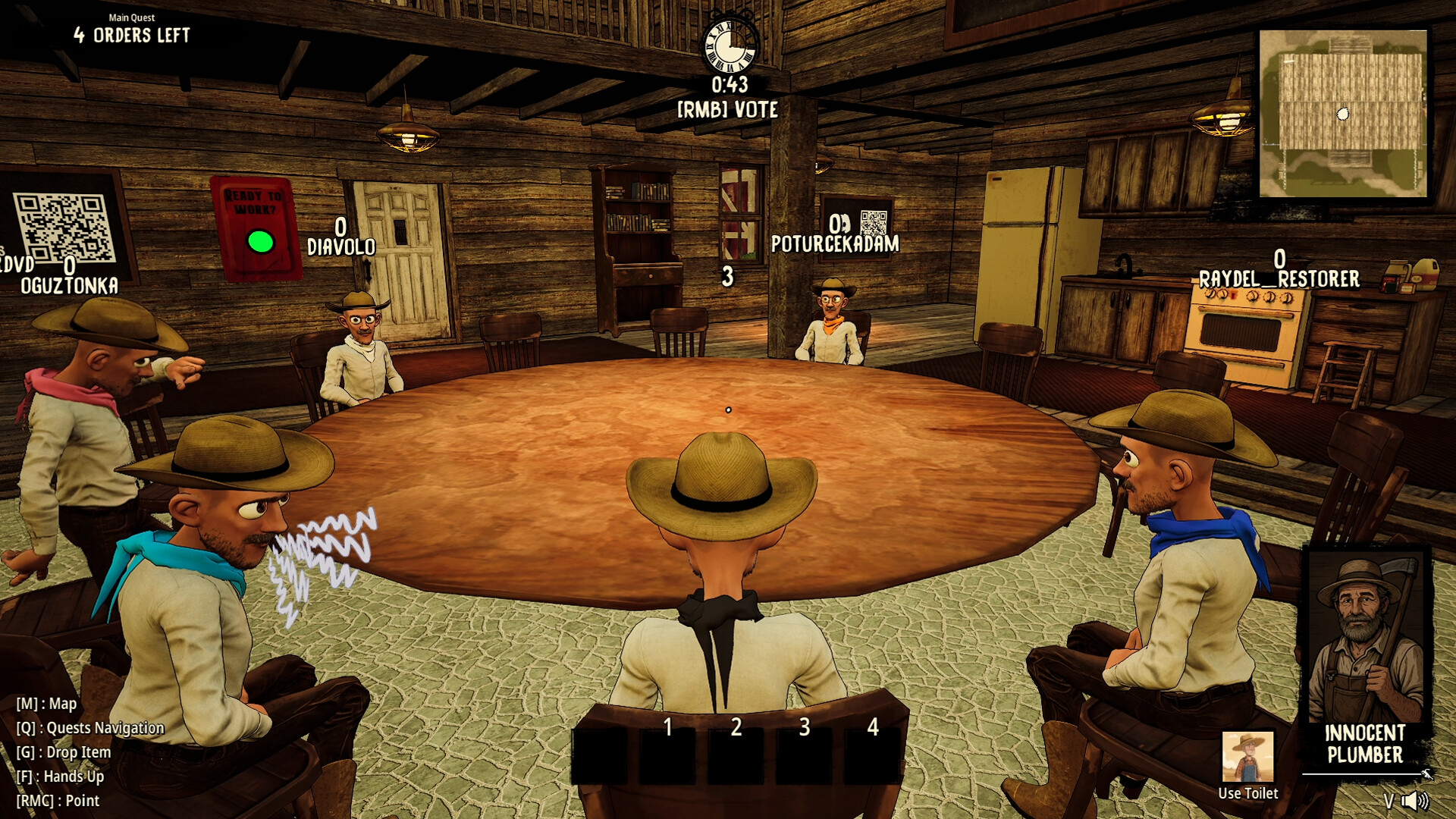Click player name RAYDEL_RESTORER

coord(1279,278)
